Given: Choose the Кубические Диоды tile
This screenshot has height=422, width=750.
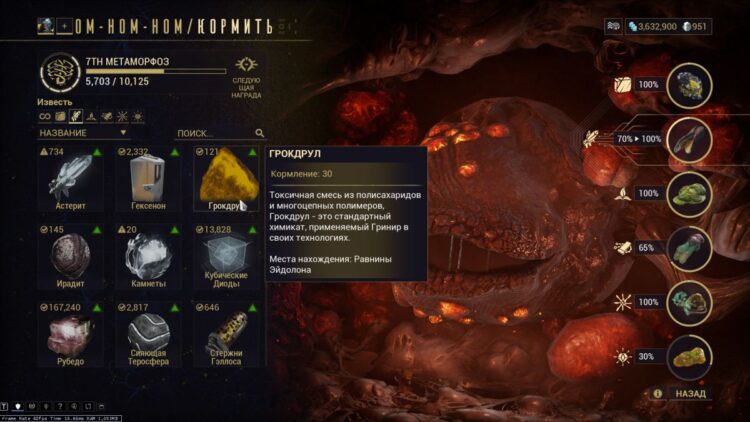Looking at the screenshot, I should pyautogui.click(x=227, y=258).
